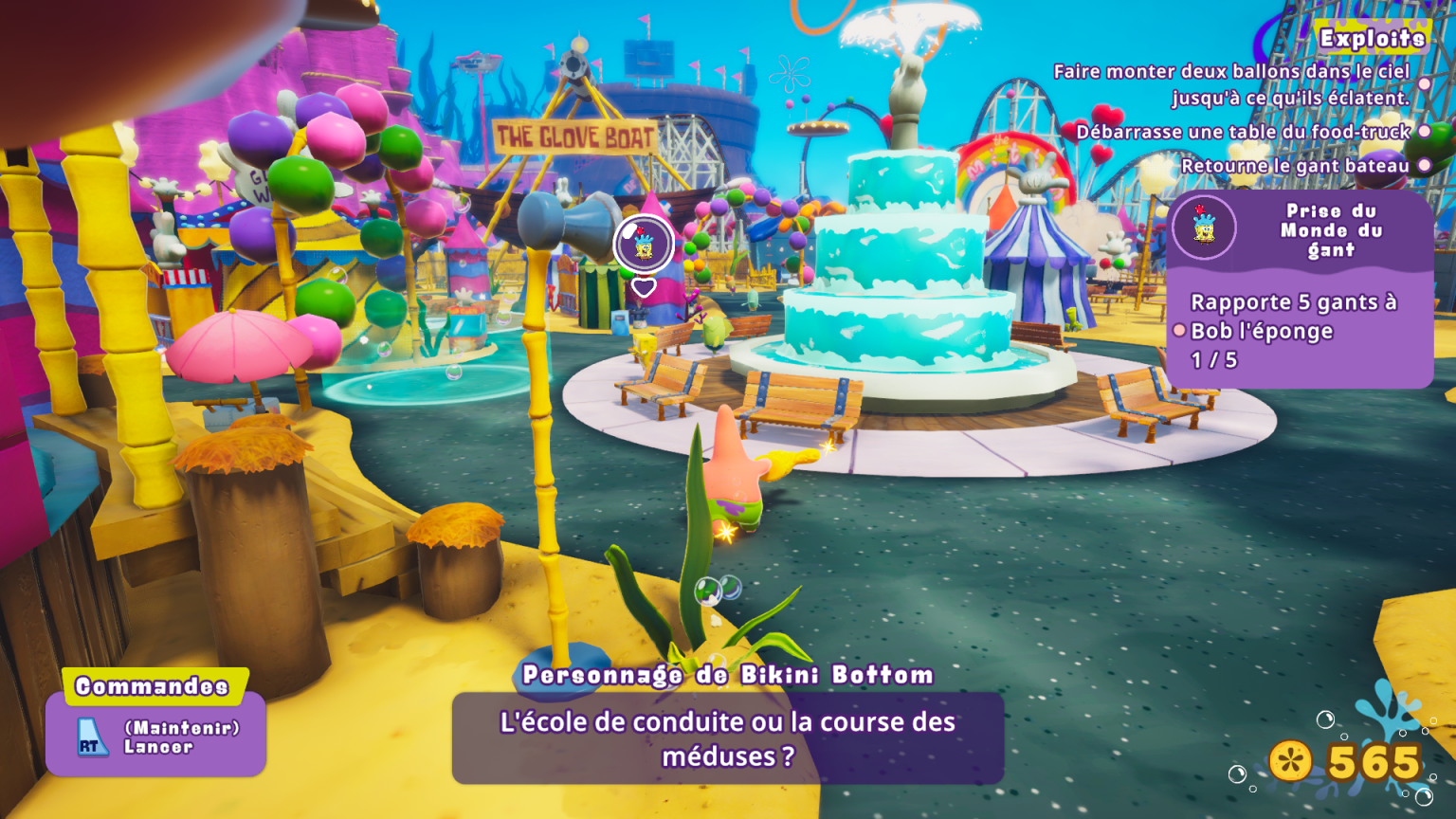Screen dimensions: 1456x819
Task: Check the balloon-popping exploit objective
Action: click(x=1232, y=85)
